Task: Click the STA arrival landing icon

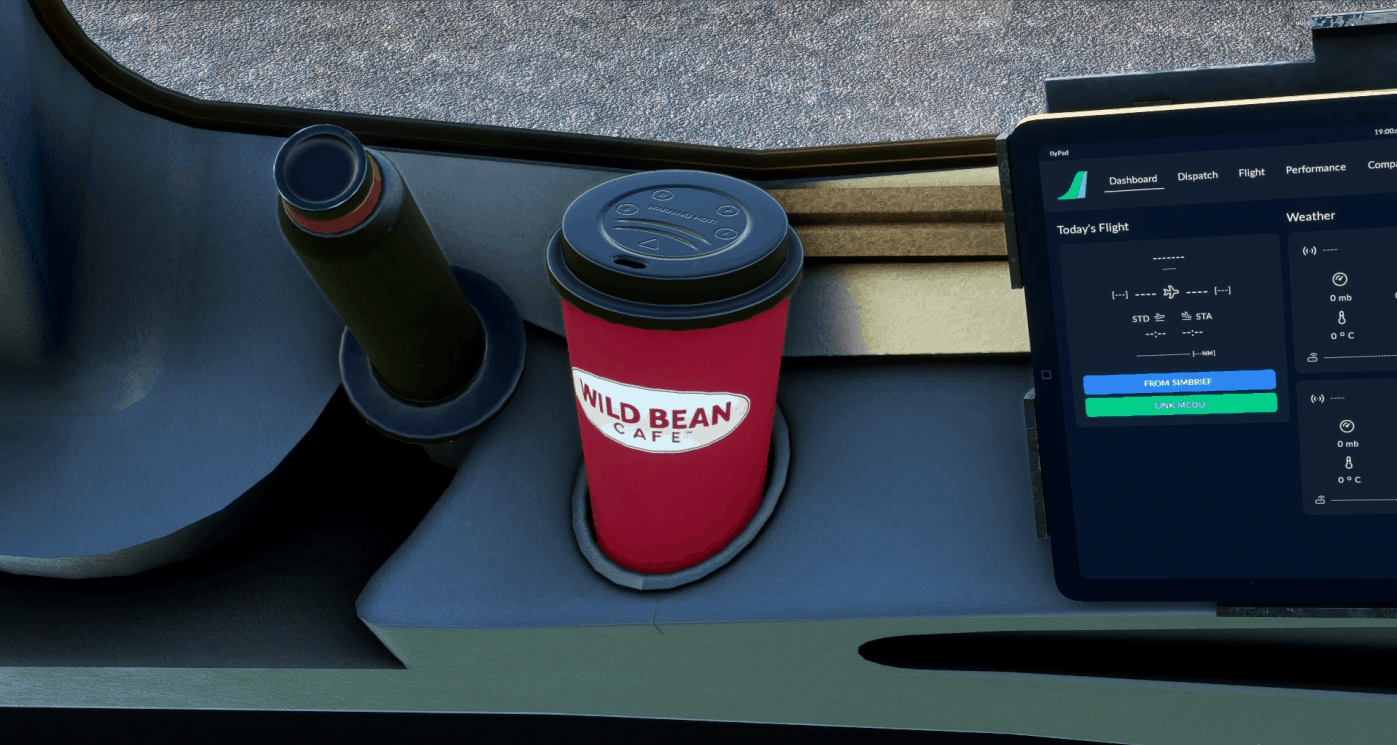Action: (x=1186, y=315)
